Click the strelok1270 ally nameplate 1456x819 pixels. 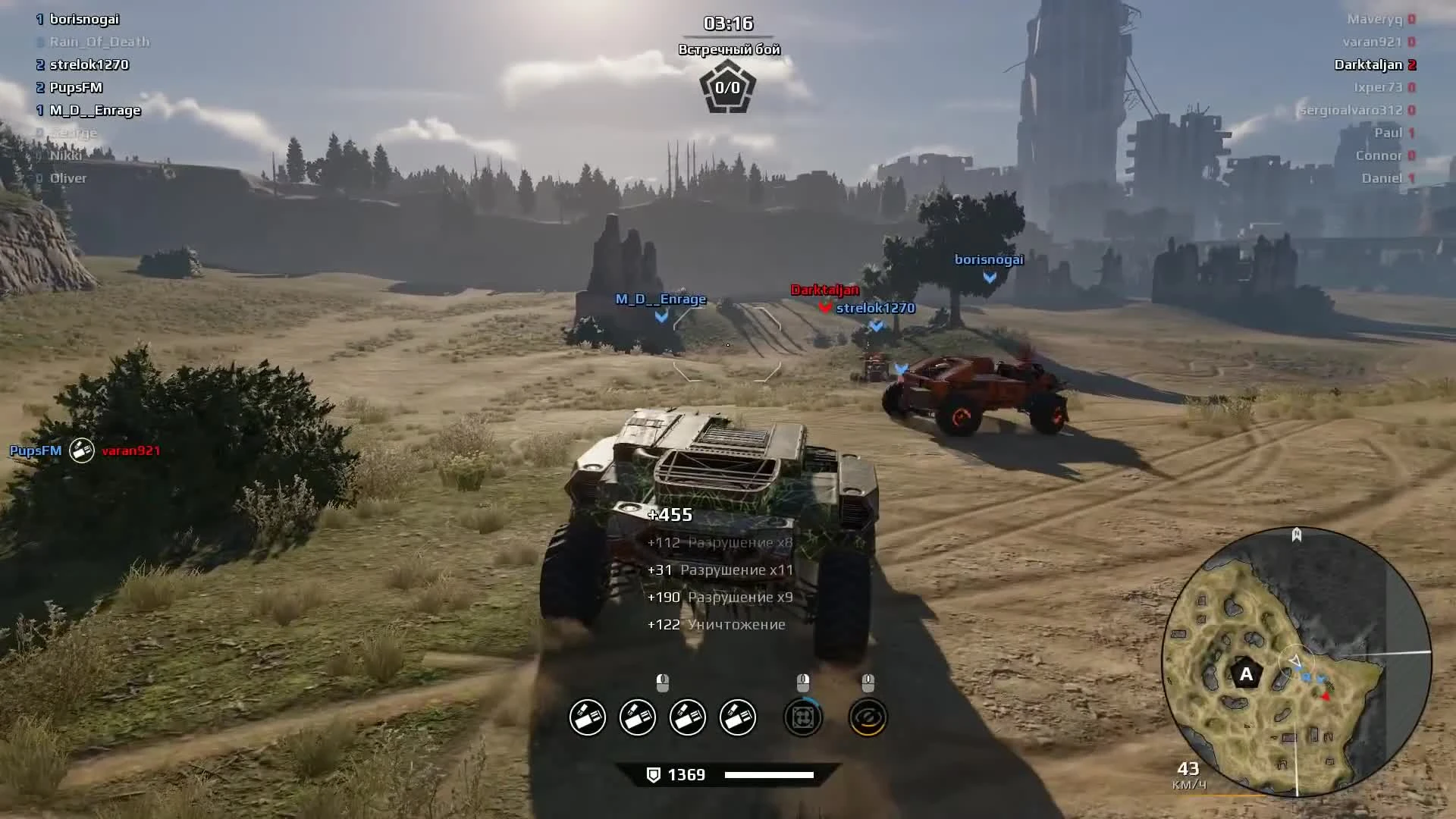pyautogui.click(x=875, y=308)
